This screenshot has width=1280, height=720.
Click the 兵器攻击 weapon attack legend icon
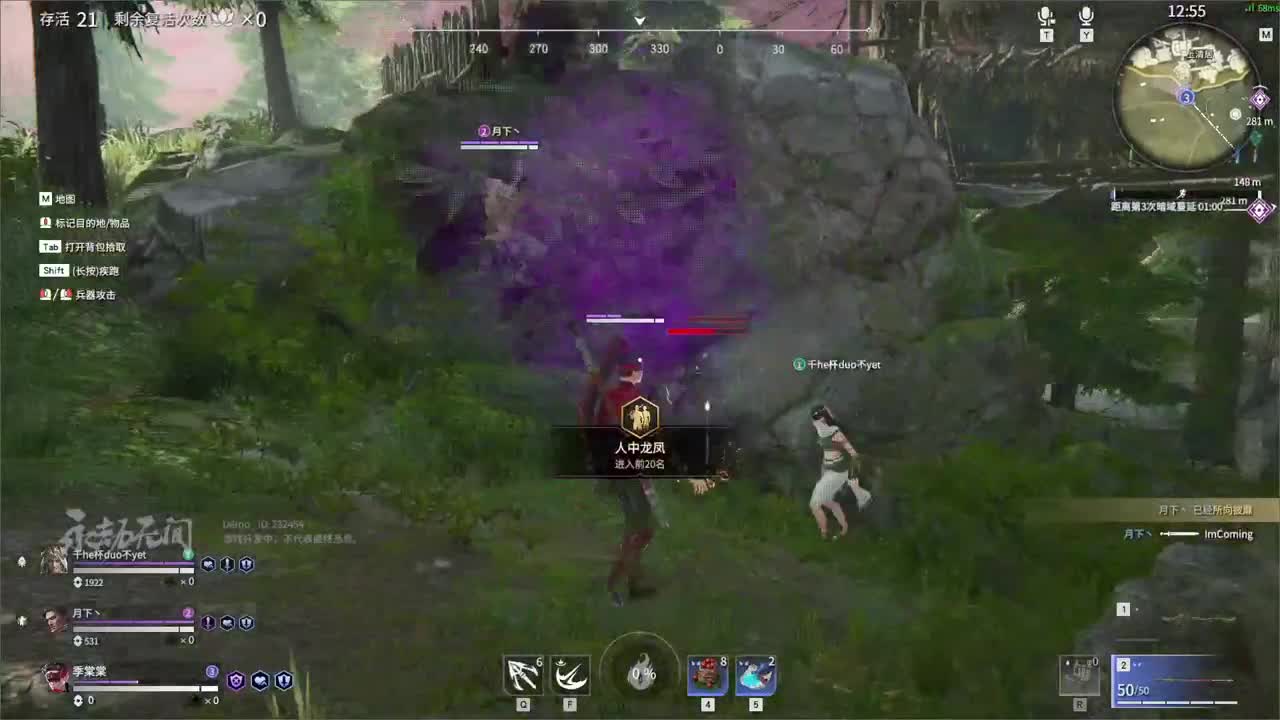point(45,294)
